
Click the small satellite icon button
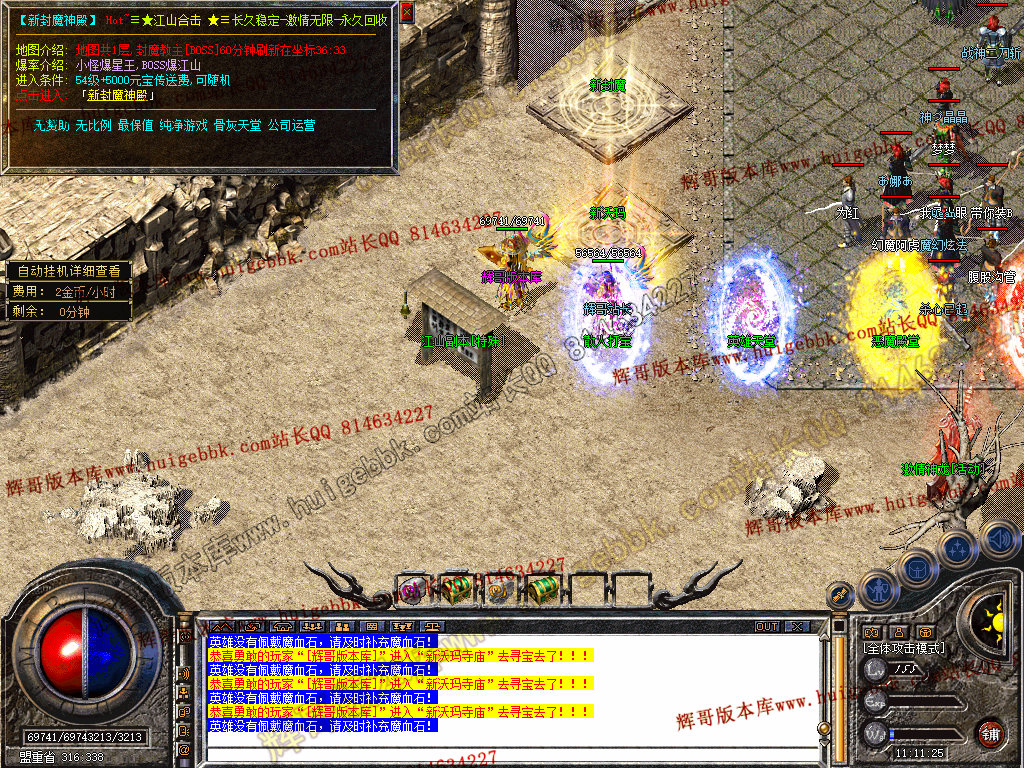840,595
